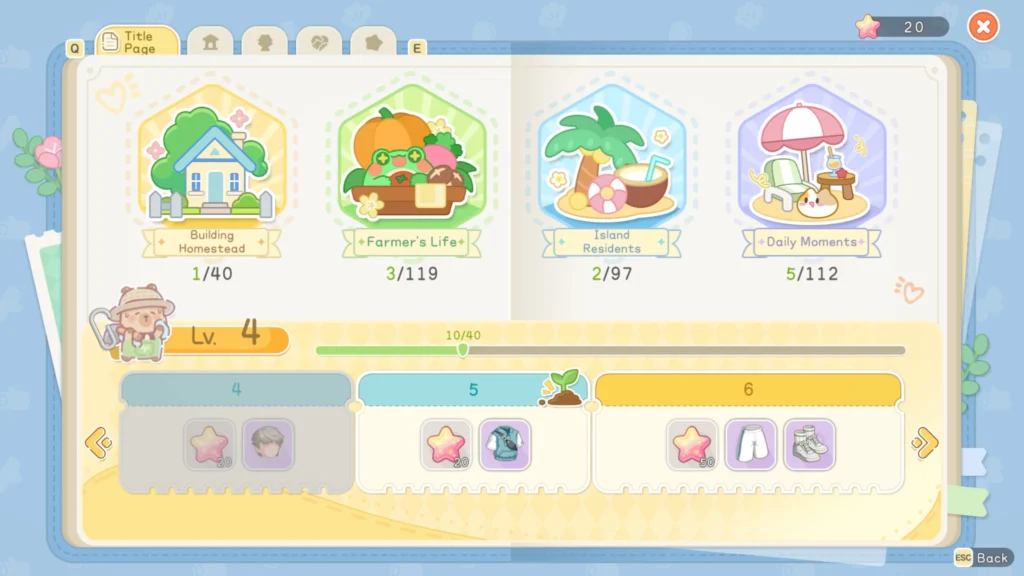
Task: Select the Farmer's Life badge
Action: tap(411, 170)
